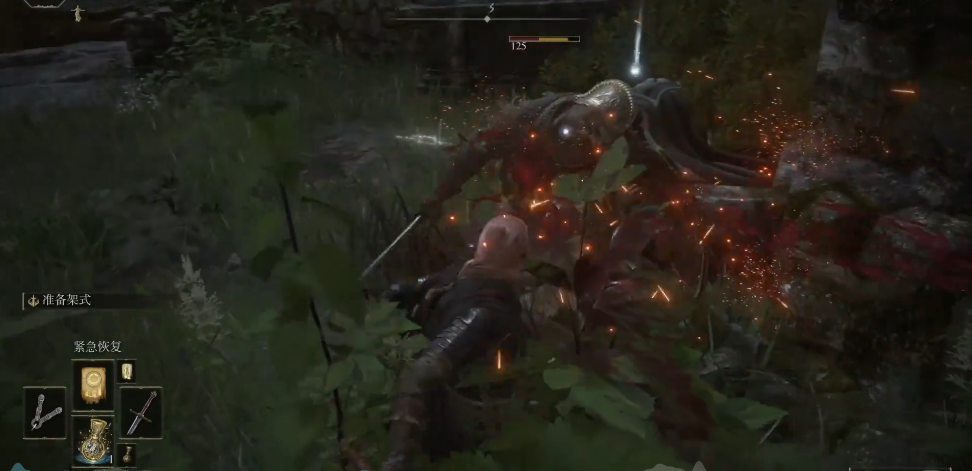Use the large sparkling flask item slot
Image resolution: width=972 pixels, height=471 pixels.
93,443
